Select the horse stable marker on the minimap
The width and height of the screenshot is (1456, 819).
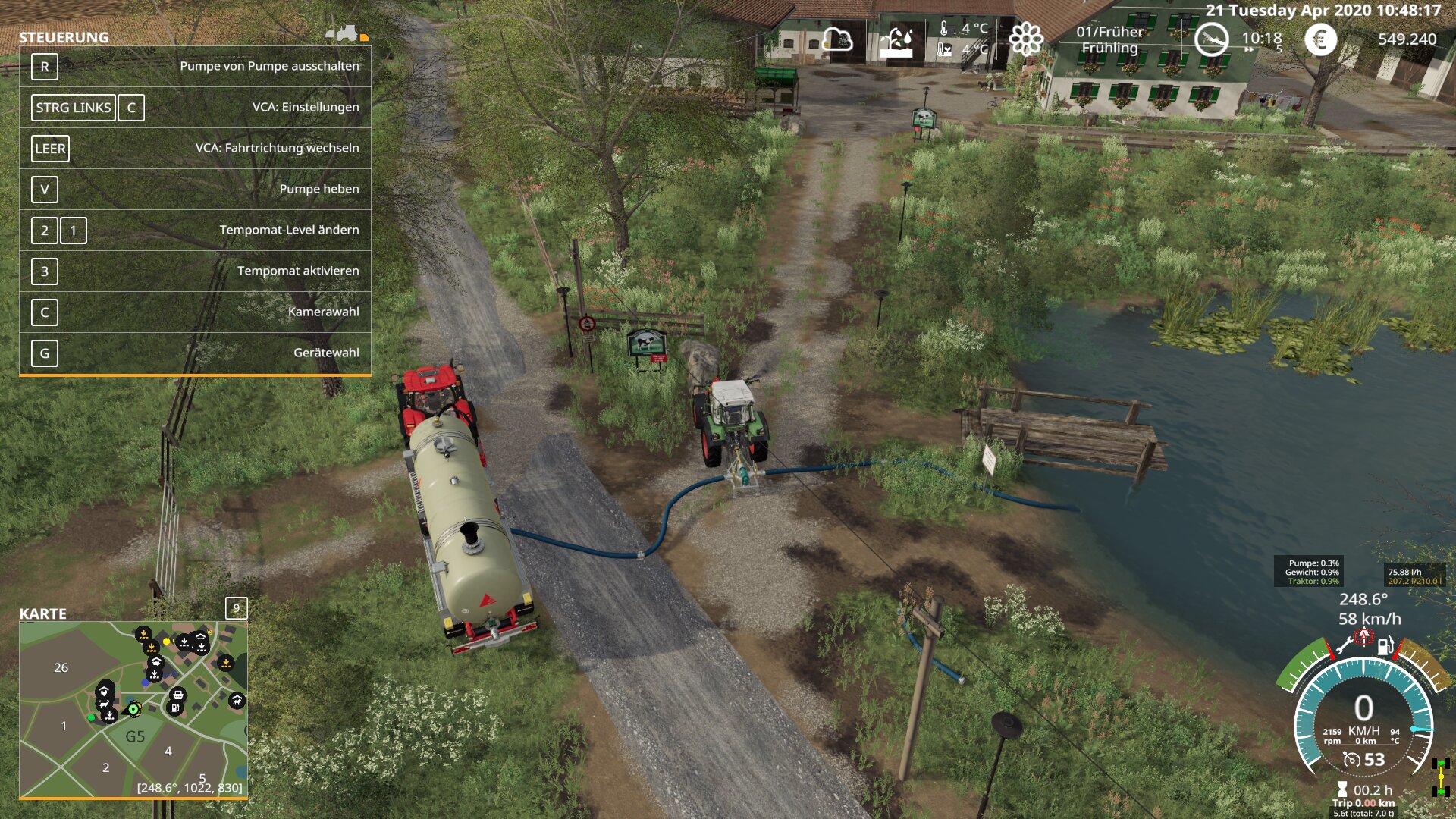coord(237,701)
